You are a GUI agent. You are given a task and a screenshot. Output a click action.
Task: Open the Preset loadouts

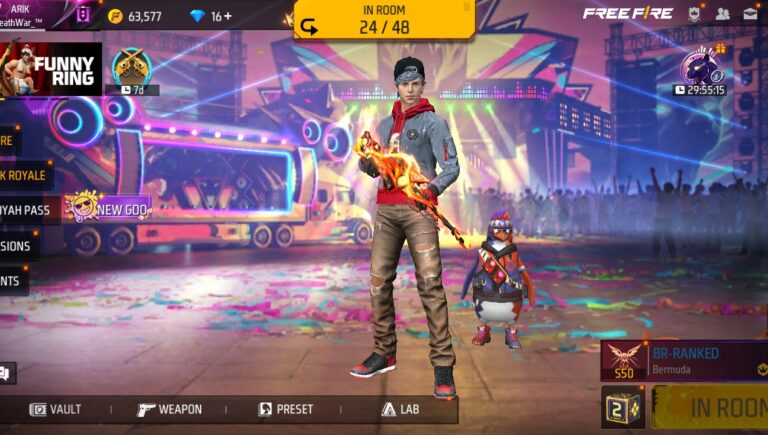click(286, 409)
